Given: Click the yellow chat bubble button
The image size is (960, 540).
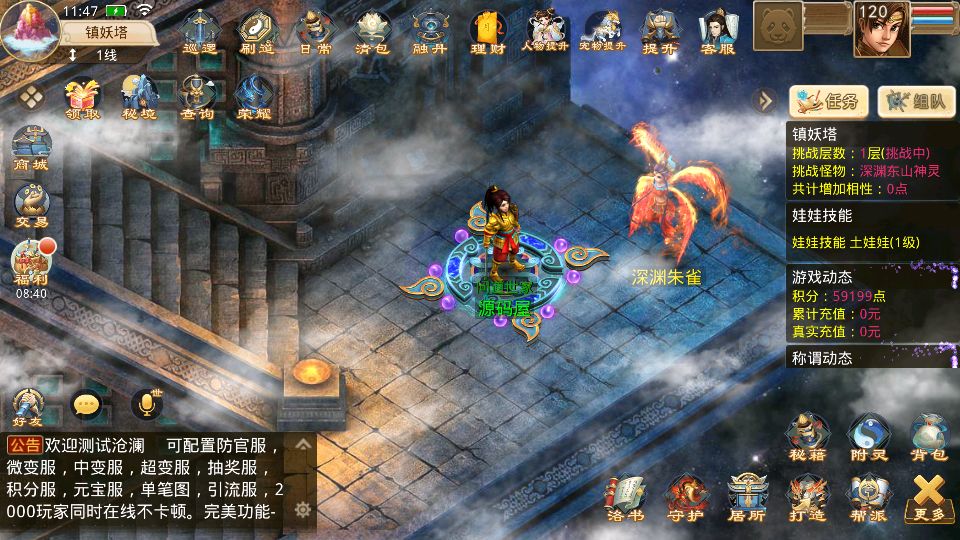Looking at the screenshot, I should [x=87, y=404].
